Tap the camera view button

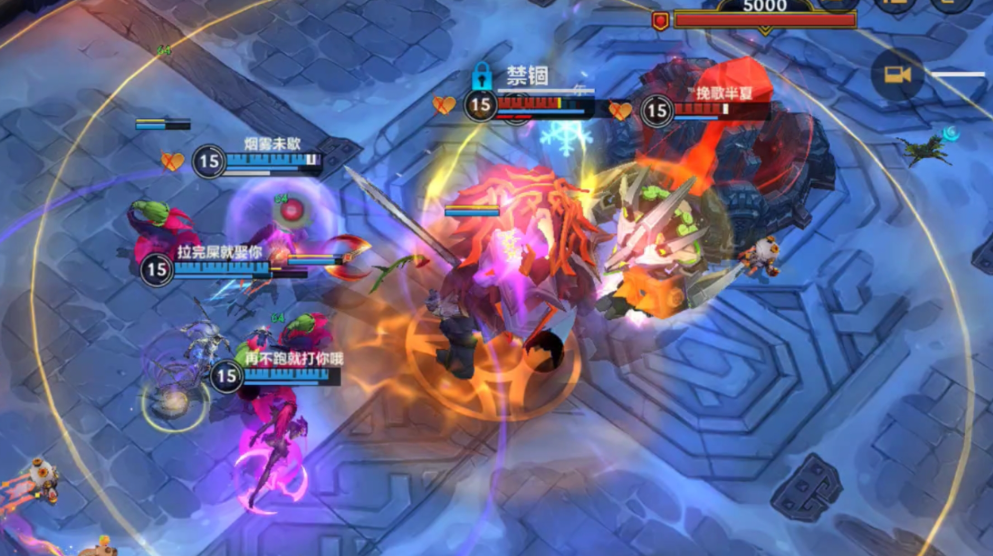coord(896,75)
